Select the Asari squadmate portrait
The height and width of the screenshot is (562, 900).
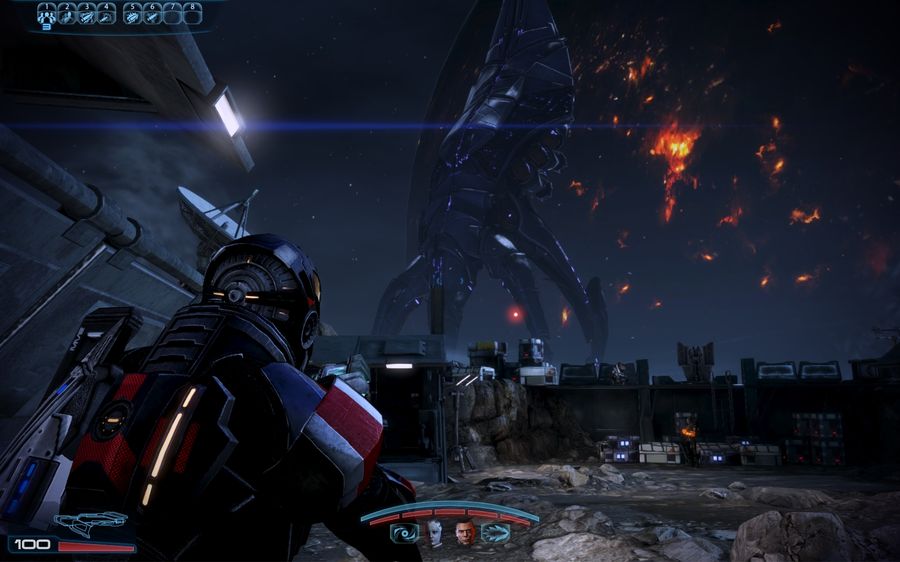coord(436,531)
